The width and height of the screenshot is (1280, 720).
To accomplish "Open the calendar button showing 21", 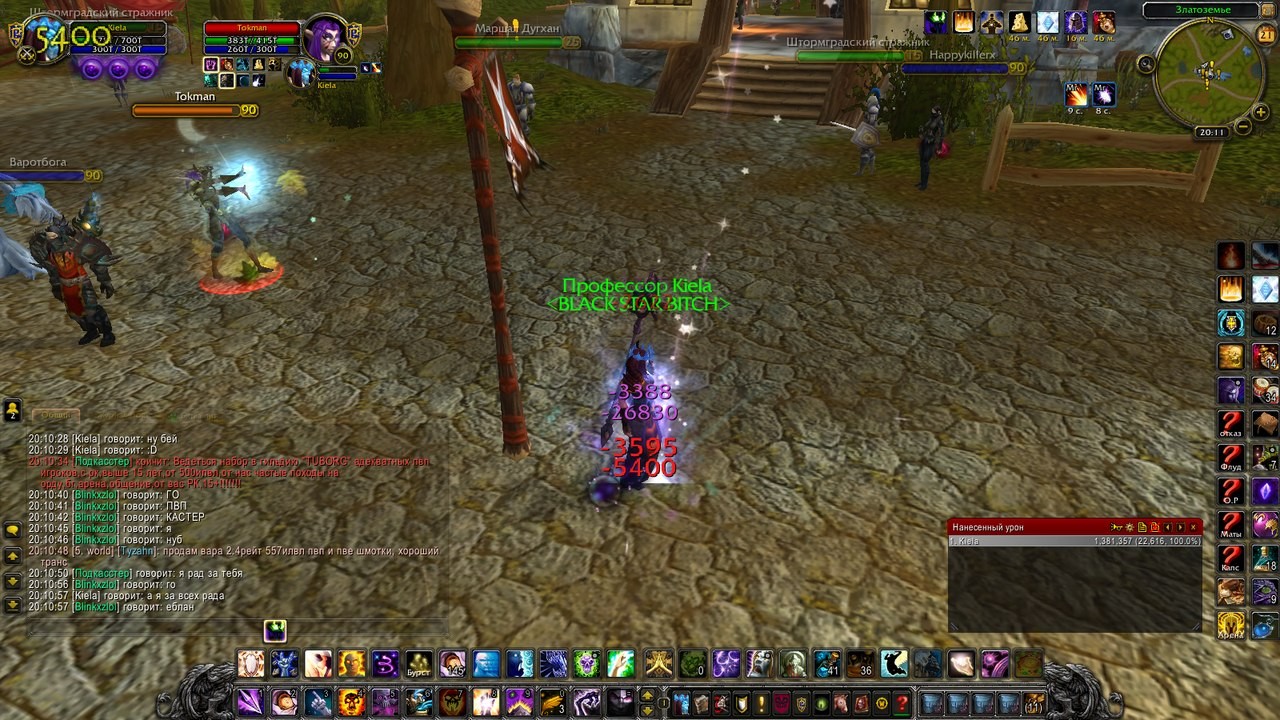I will (1265, 35).
